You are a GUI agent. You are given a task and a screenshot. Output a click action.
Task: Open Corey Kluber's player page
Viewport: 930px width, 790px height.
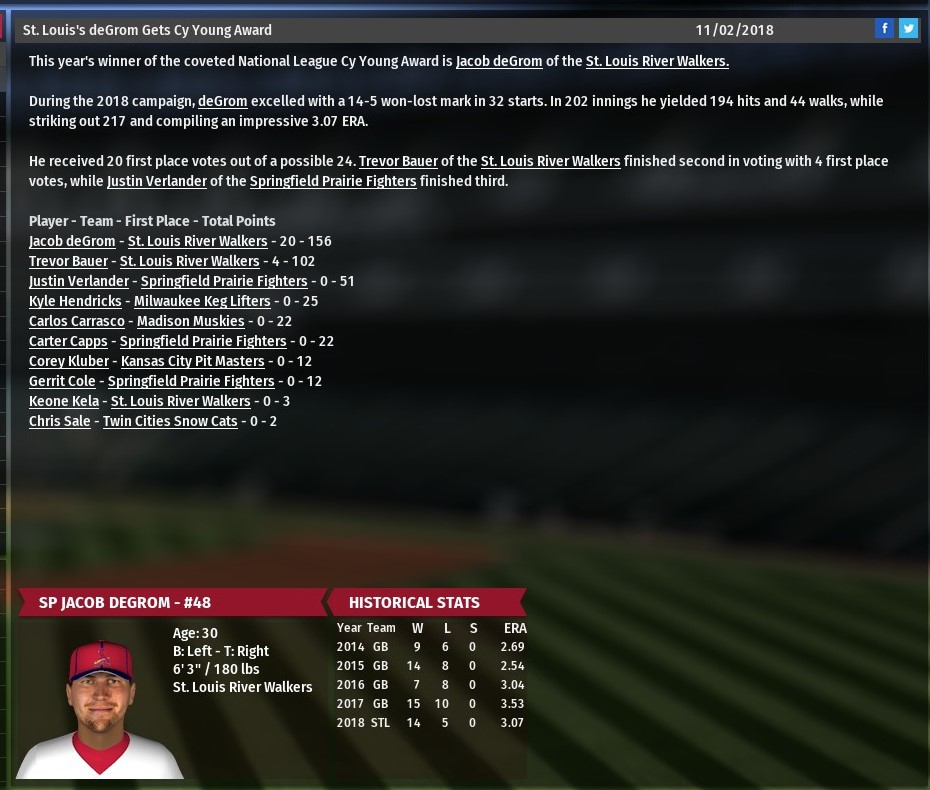click(69, 361)
